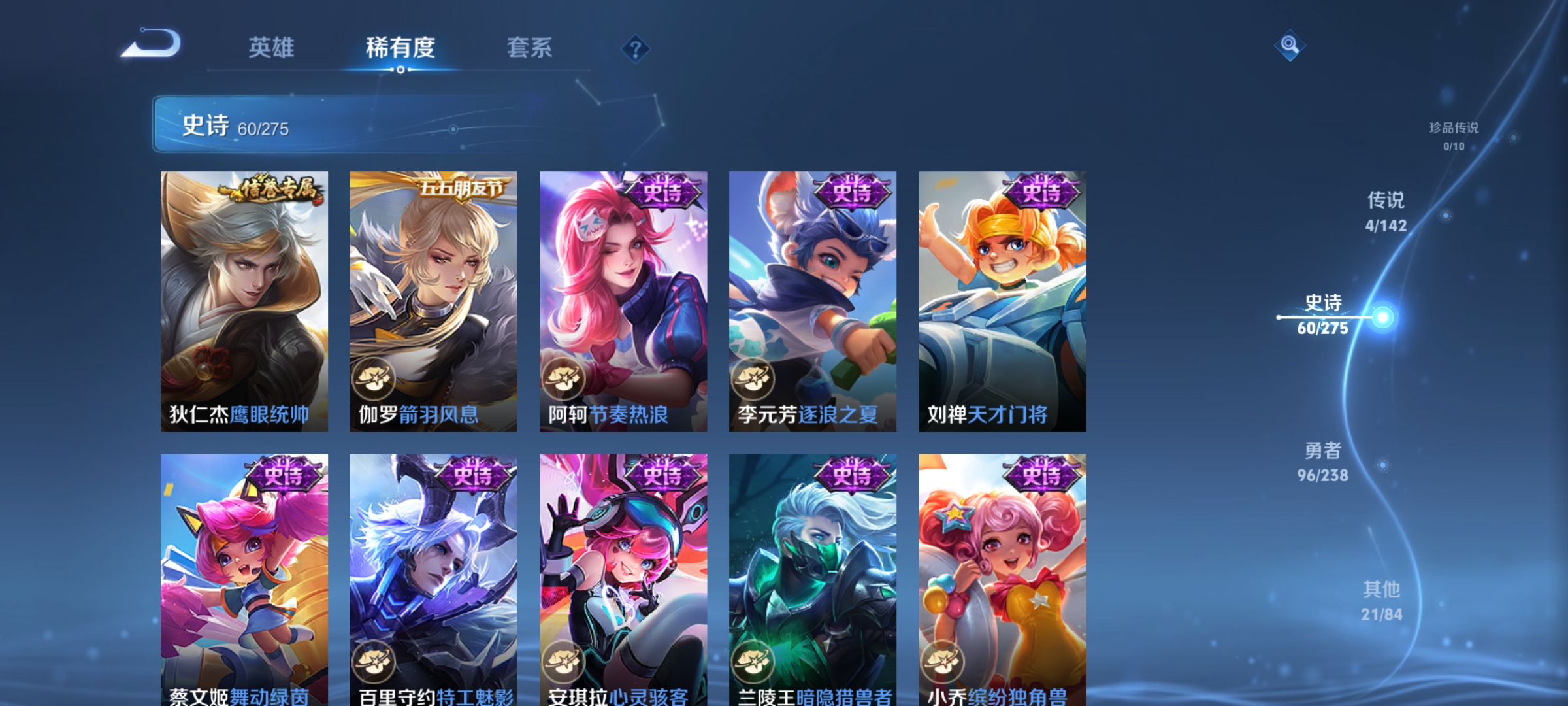The width and height of the screenshot is (1568, 706).
Task: Select the 稀有度 tab
Action: pyautogui.click(x=400, y=47)
